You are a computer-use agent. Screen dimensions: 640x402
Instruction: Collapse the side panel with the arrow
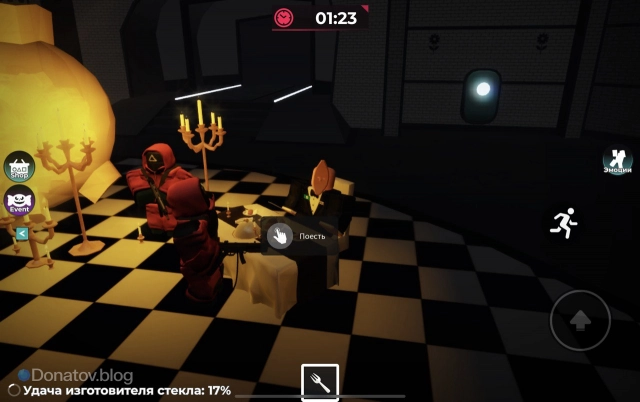tap(20, 233)
